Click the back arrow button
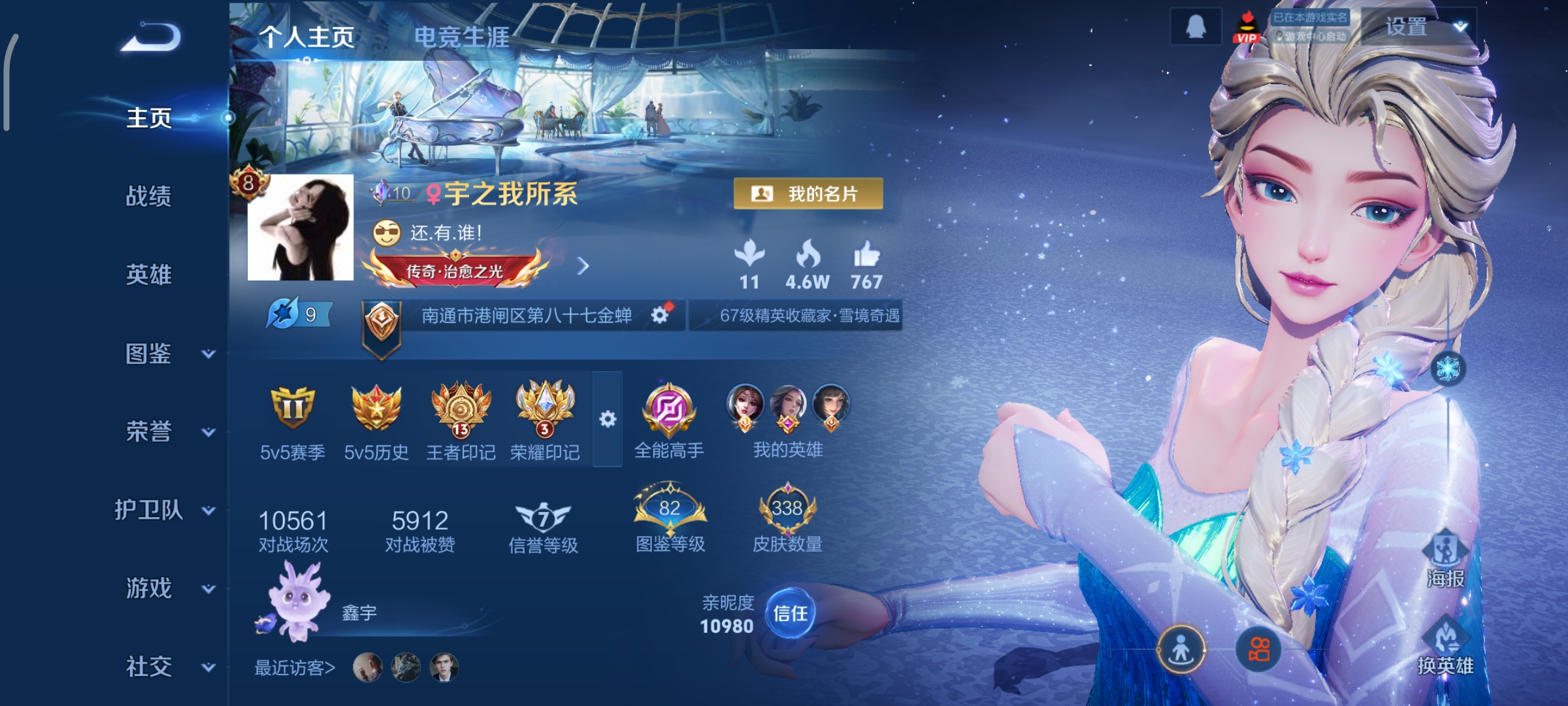Screen dimensions: 1568x706 (151, 37)
